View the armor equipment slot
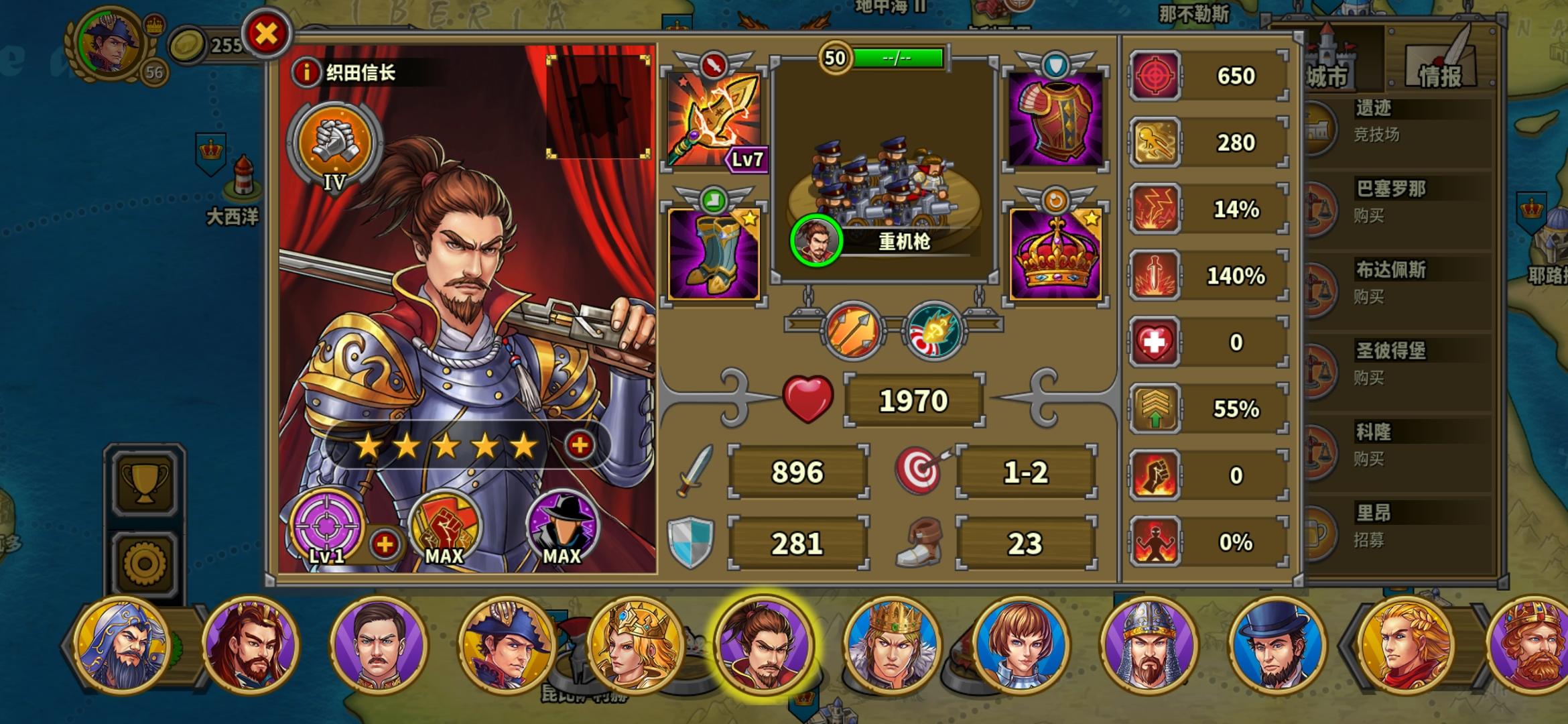This screenshot has width=1568, height=724. (x=1057, y=121)
